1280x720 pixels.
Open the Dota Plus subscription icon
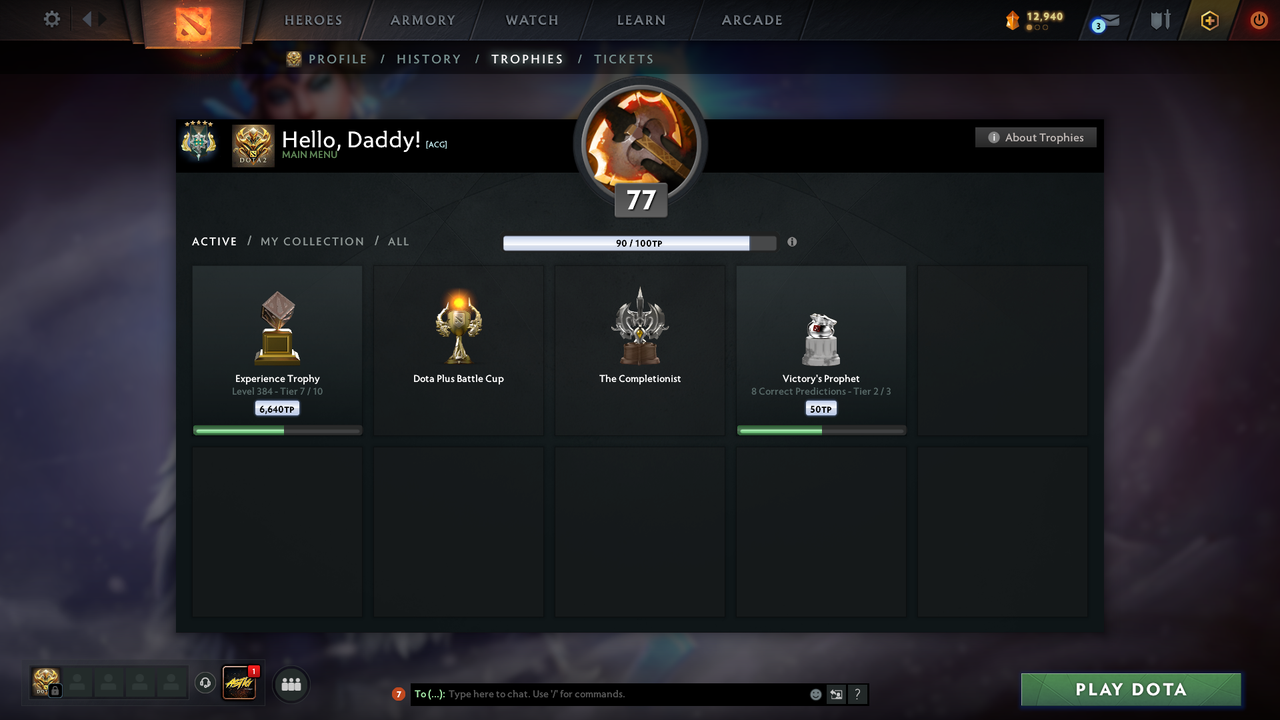(x=1208, y=20)
